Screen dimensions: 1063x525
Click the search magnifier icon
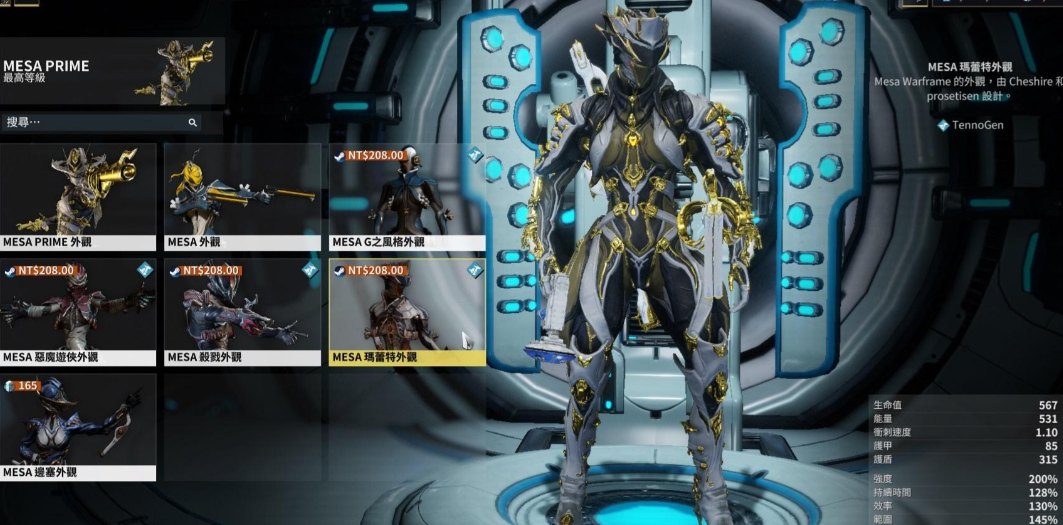tap(193, 122)
